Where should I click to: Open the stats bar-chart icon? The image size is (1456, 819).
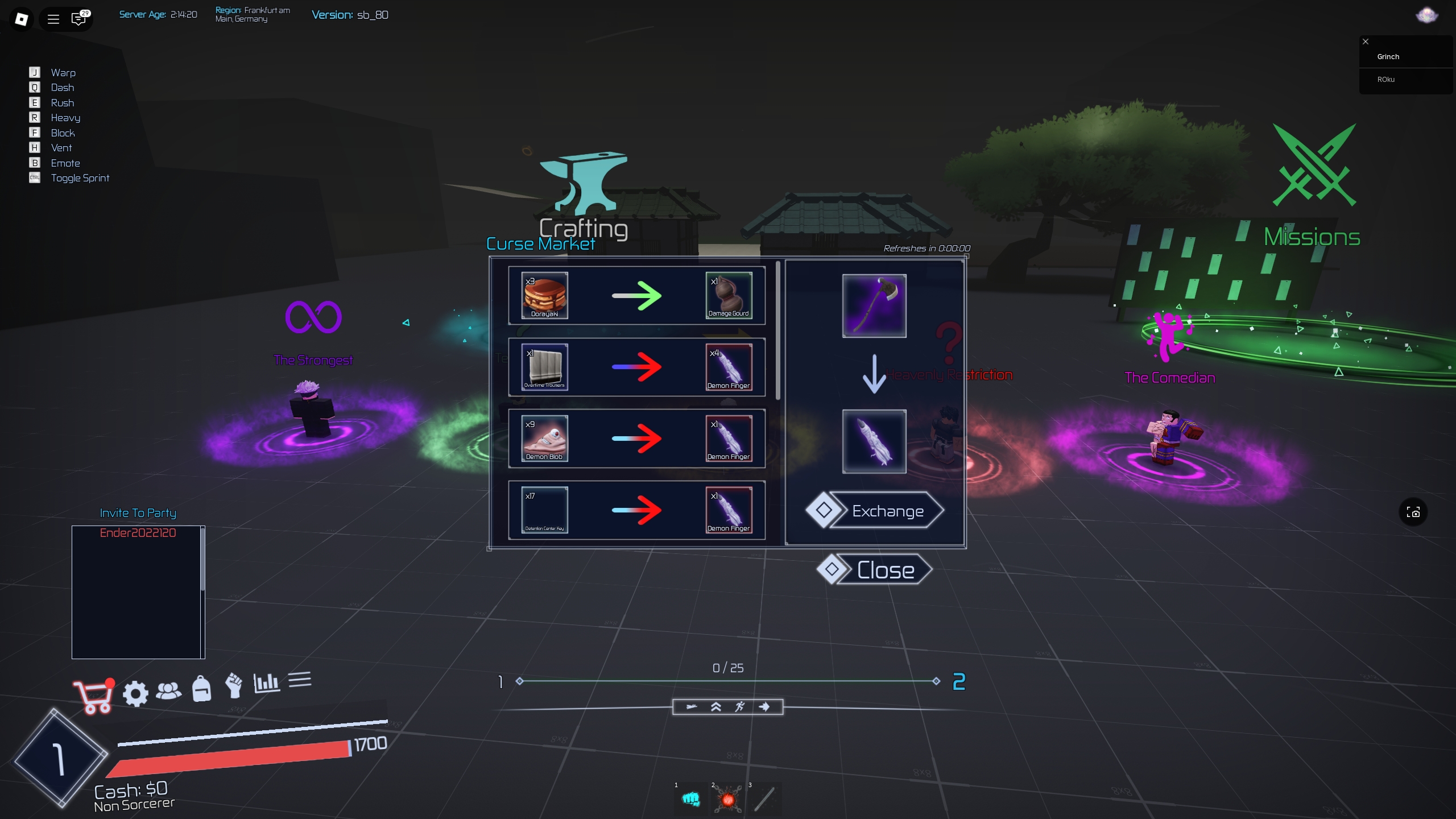(x=266, y=684)
